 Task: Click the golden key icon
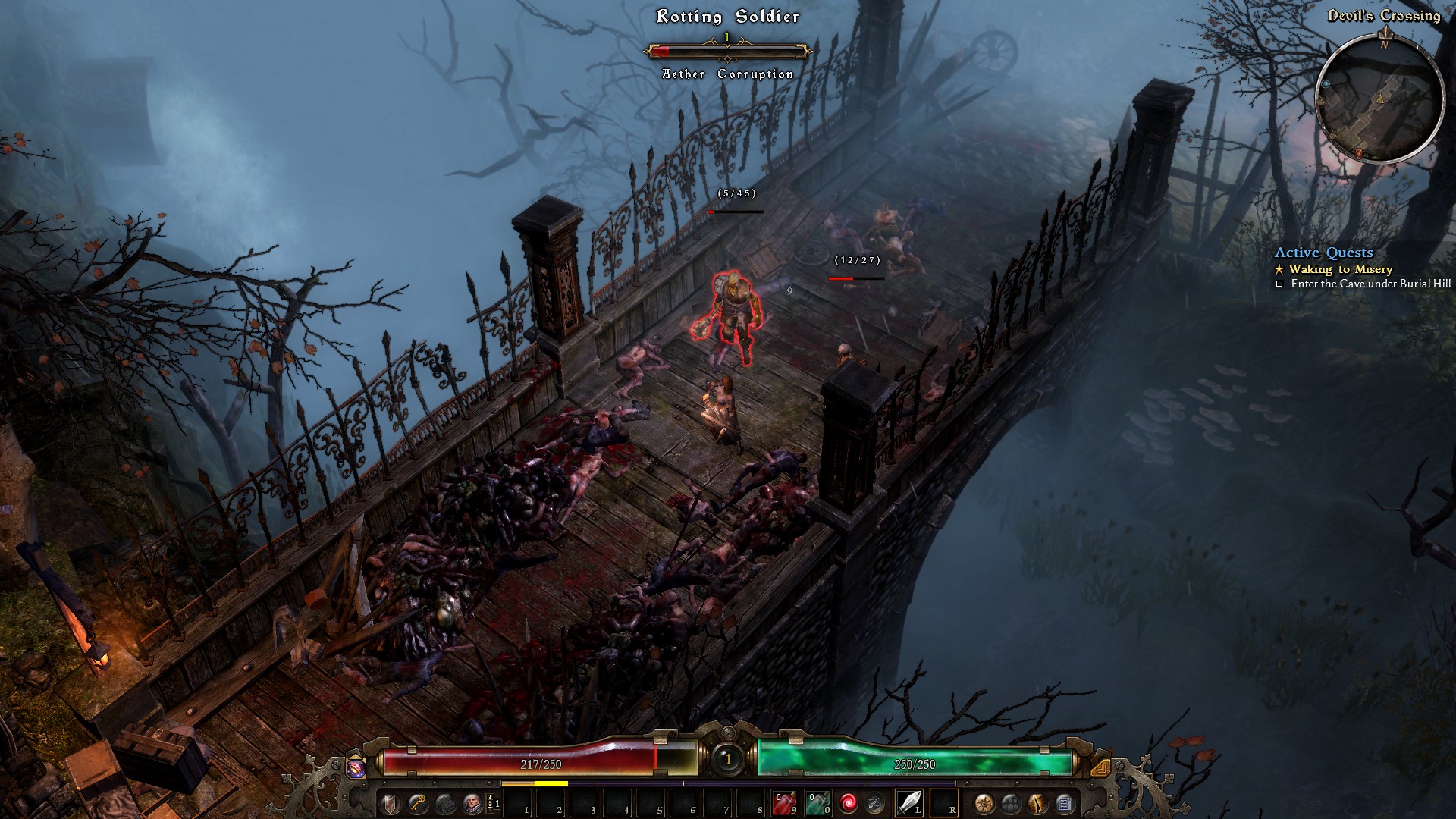pyautogui.click(x=417, y=804)
